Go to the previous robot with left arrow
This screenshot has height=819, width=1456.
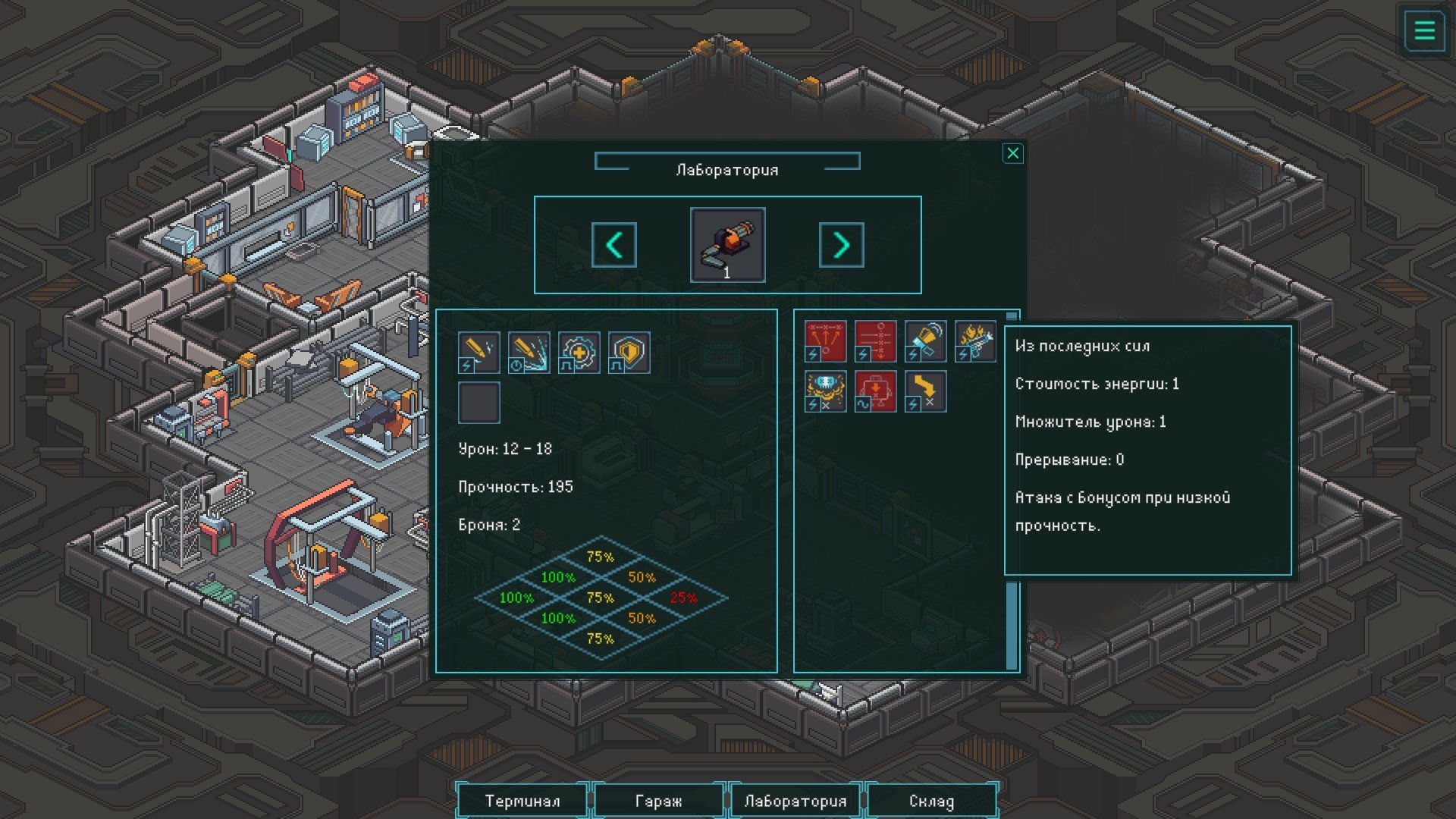pos(613,245)
